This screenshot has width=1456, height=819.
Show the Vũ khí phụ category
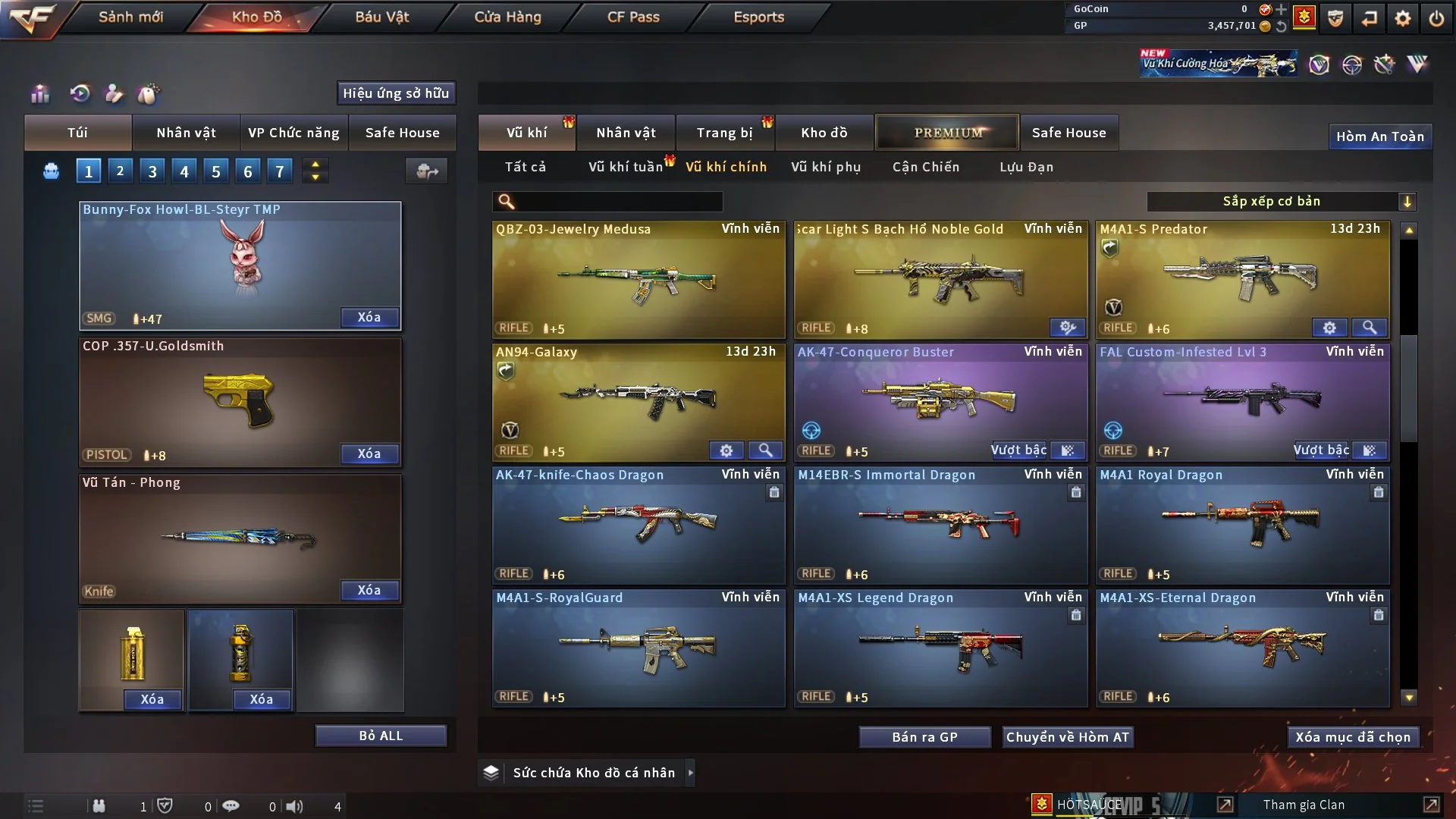[x=825, y=167]
